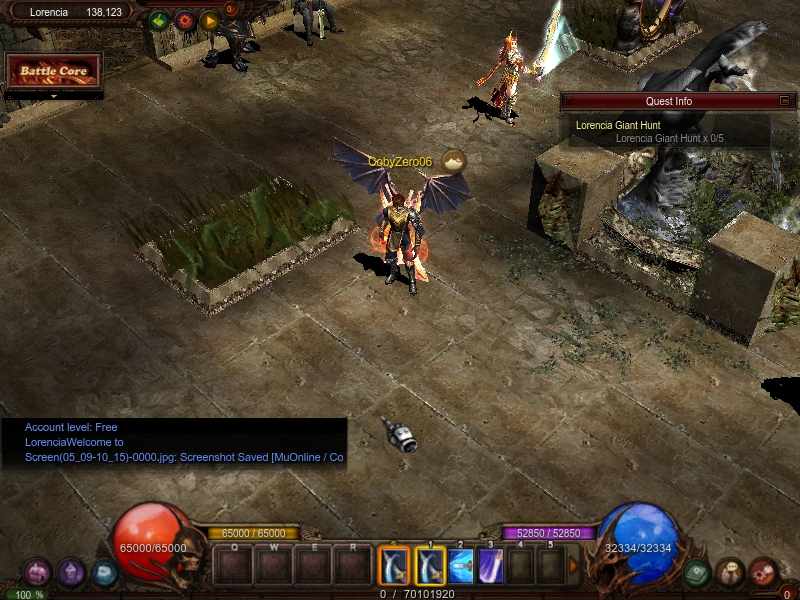Expand the arrow below Battle Core

click(x=54, y=96)
